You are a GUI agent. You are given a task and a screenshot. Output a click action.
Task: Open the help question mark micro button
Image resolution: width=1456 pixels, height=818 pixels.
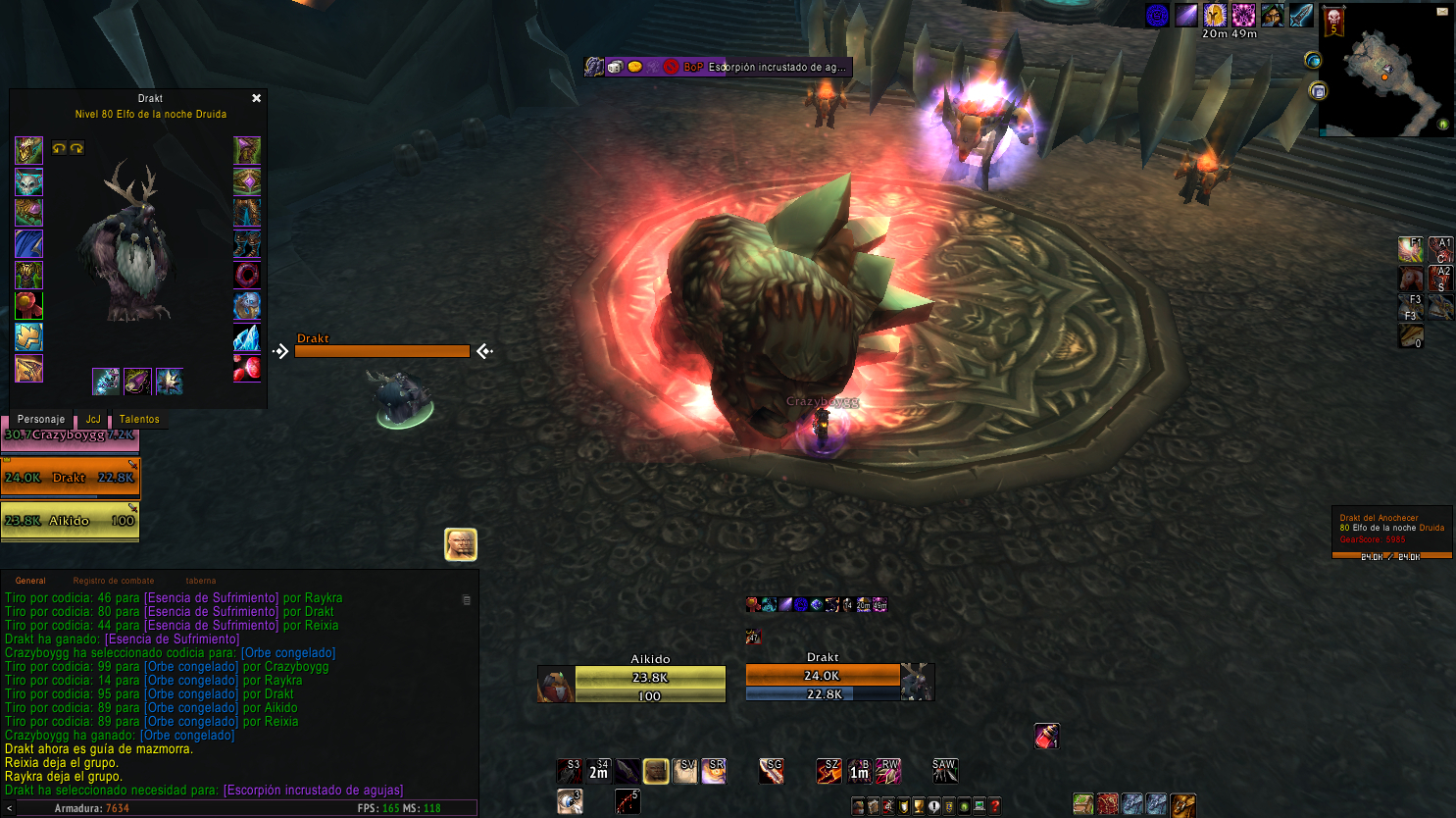994,806
